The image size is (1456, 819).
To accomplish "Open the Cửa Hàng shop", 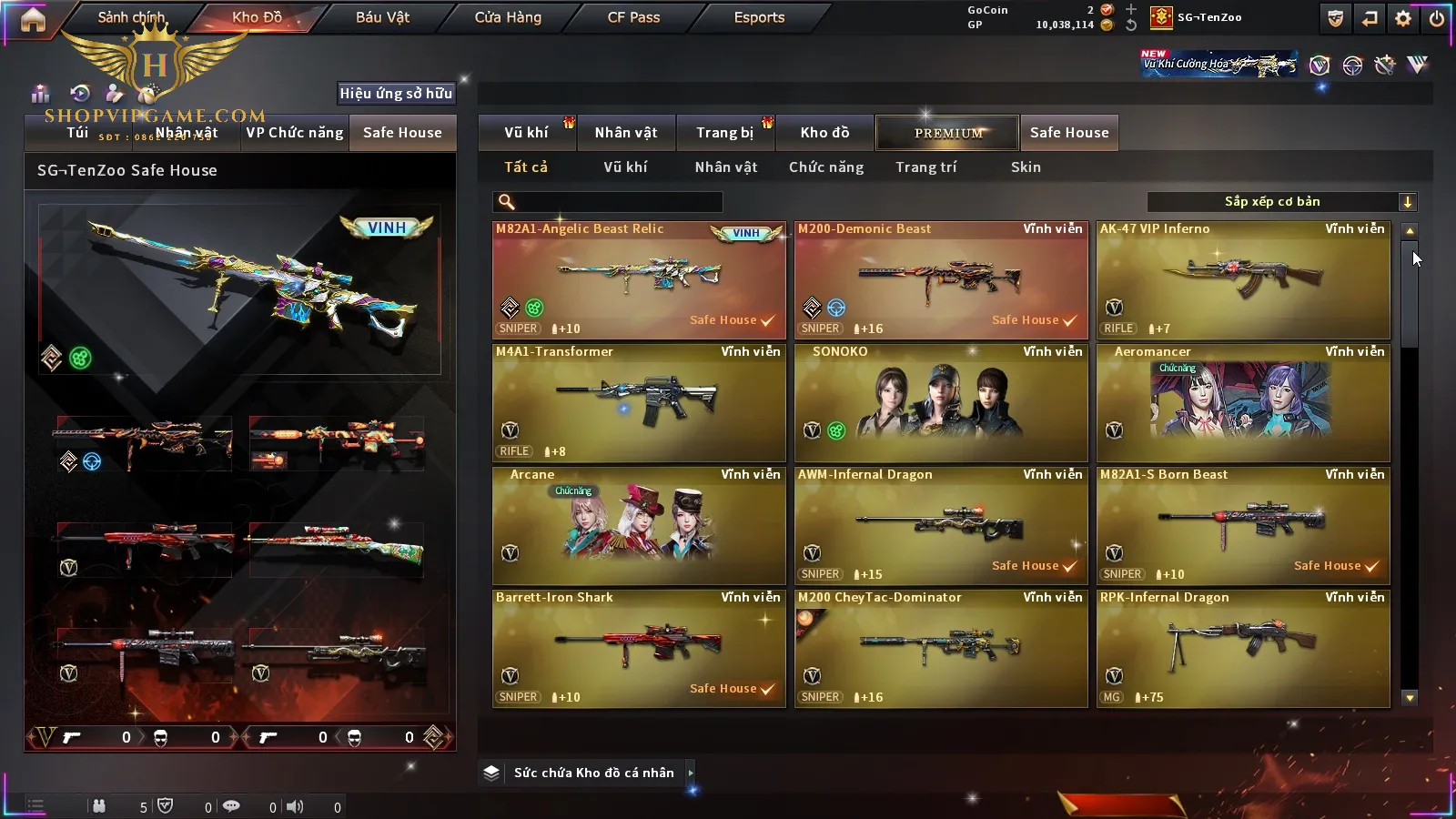I will tap(508, 17).
